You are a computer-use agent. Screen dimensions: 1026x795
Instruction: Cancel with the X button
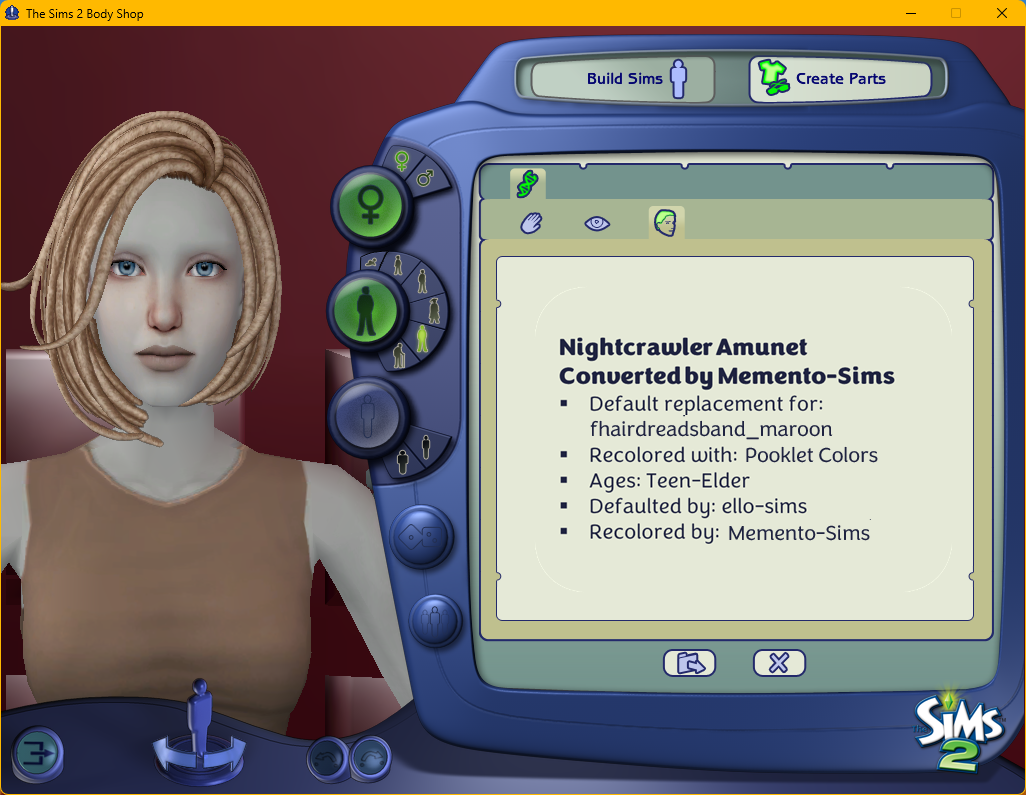(779, 662)
